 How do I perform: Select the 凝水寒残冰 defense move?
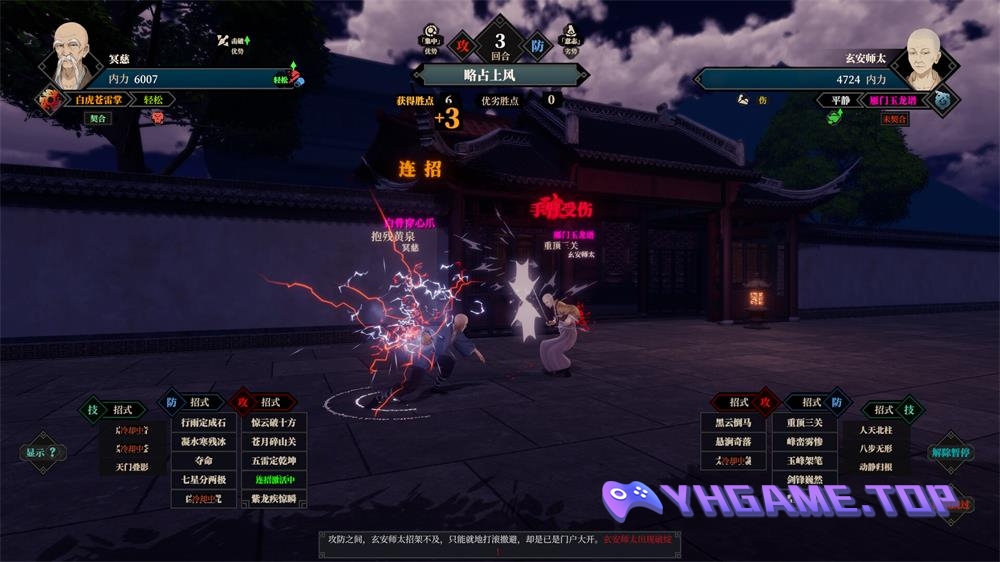tap(203, 442)
